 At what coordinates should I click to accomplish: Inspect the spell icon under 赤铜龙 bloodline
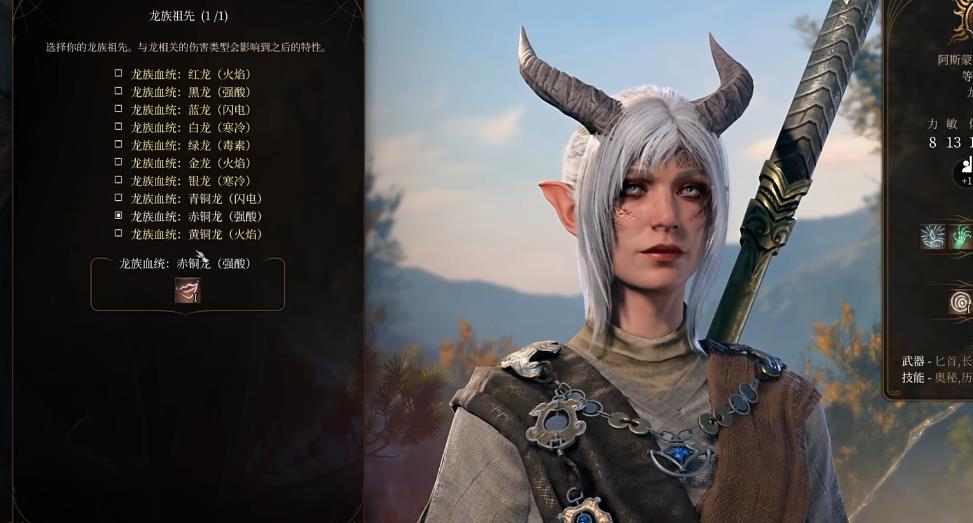coord(187,290)
